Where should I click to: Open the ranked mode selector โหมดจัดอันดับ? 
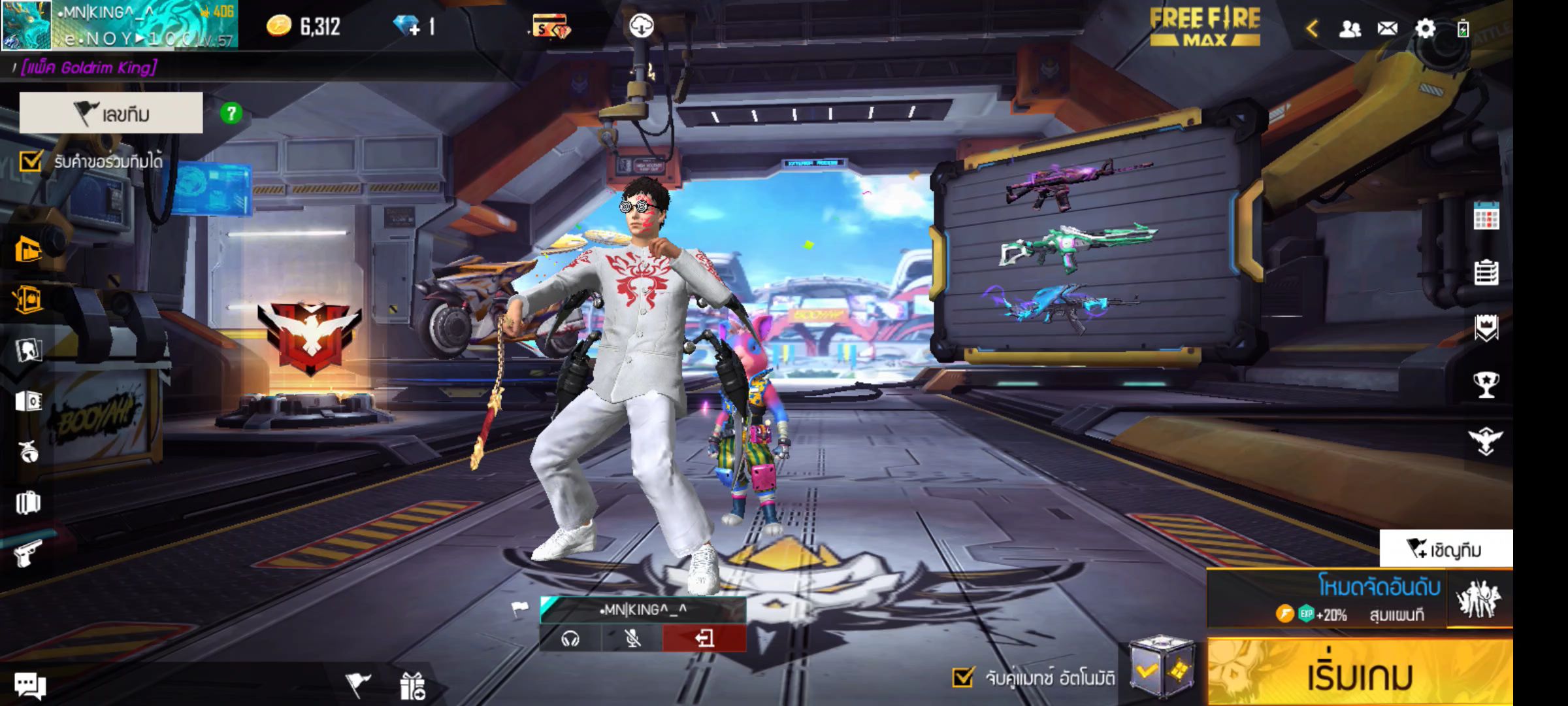coord(1326,599)
